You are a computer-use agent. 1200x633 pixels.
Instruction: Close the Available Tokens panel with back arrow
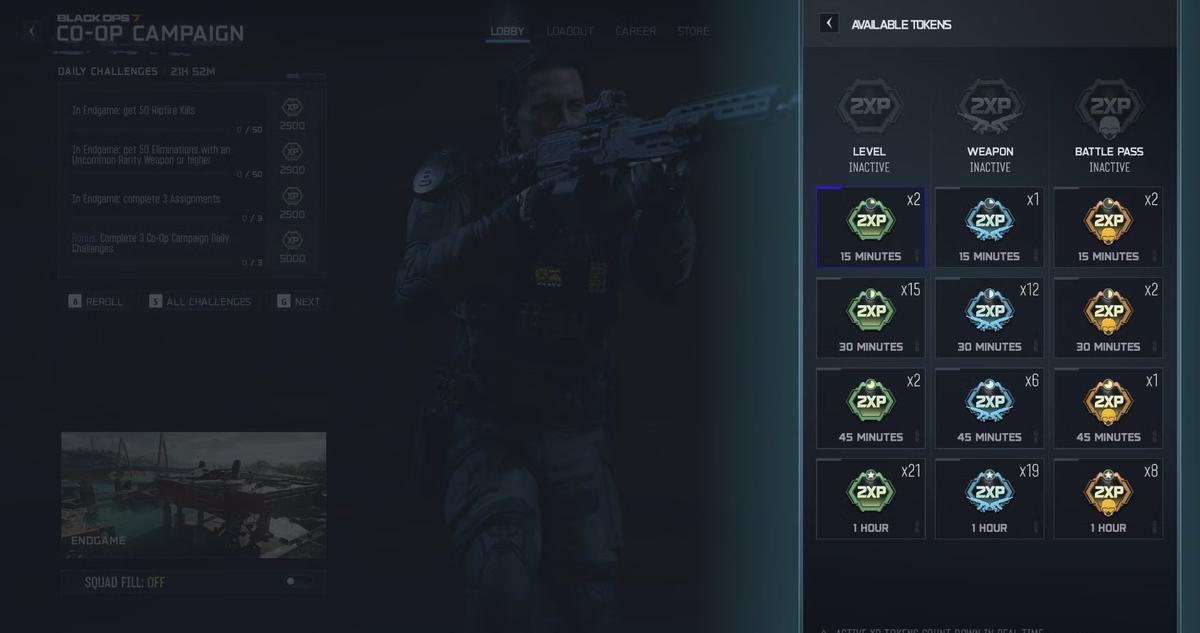829,23
